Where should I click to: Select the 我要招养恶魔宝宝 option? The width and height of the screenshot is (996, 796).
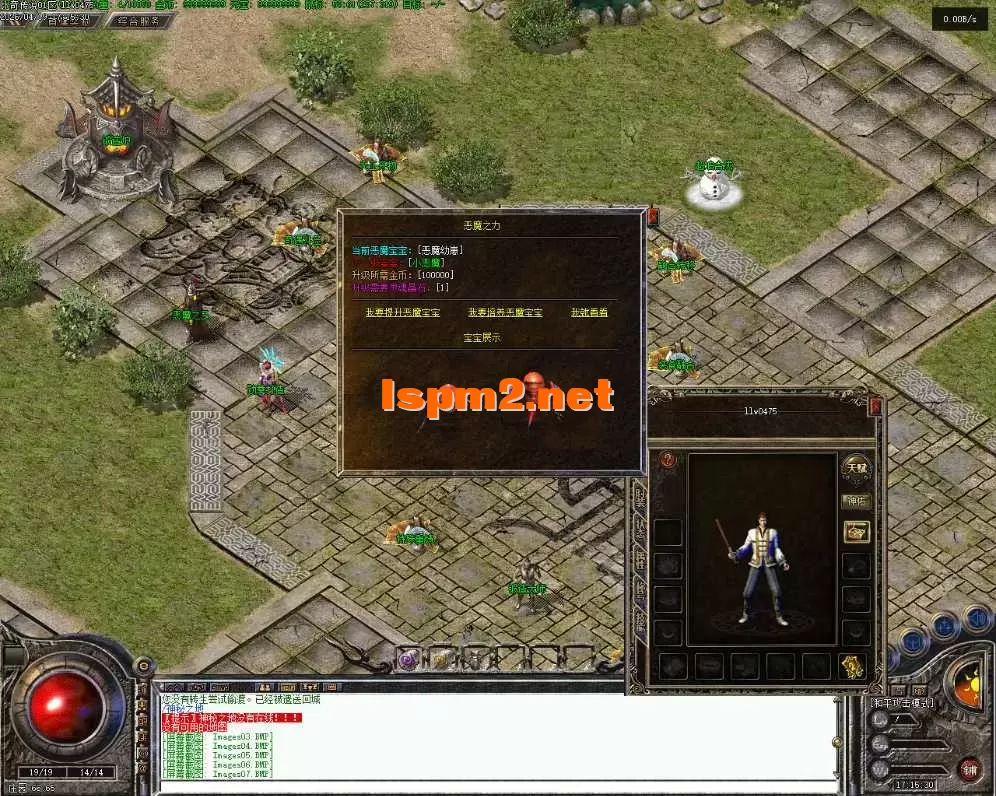(505, 312)
